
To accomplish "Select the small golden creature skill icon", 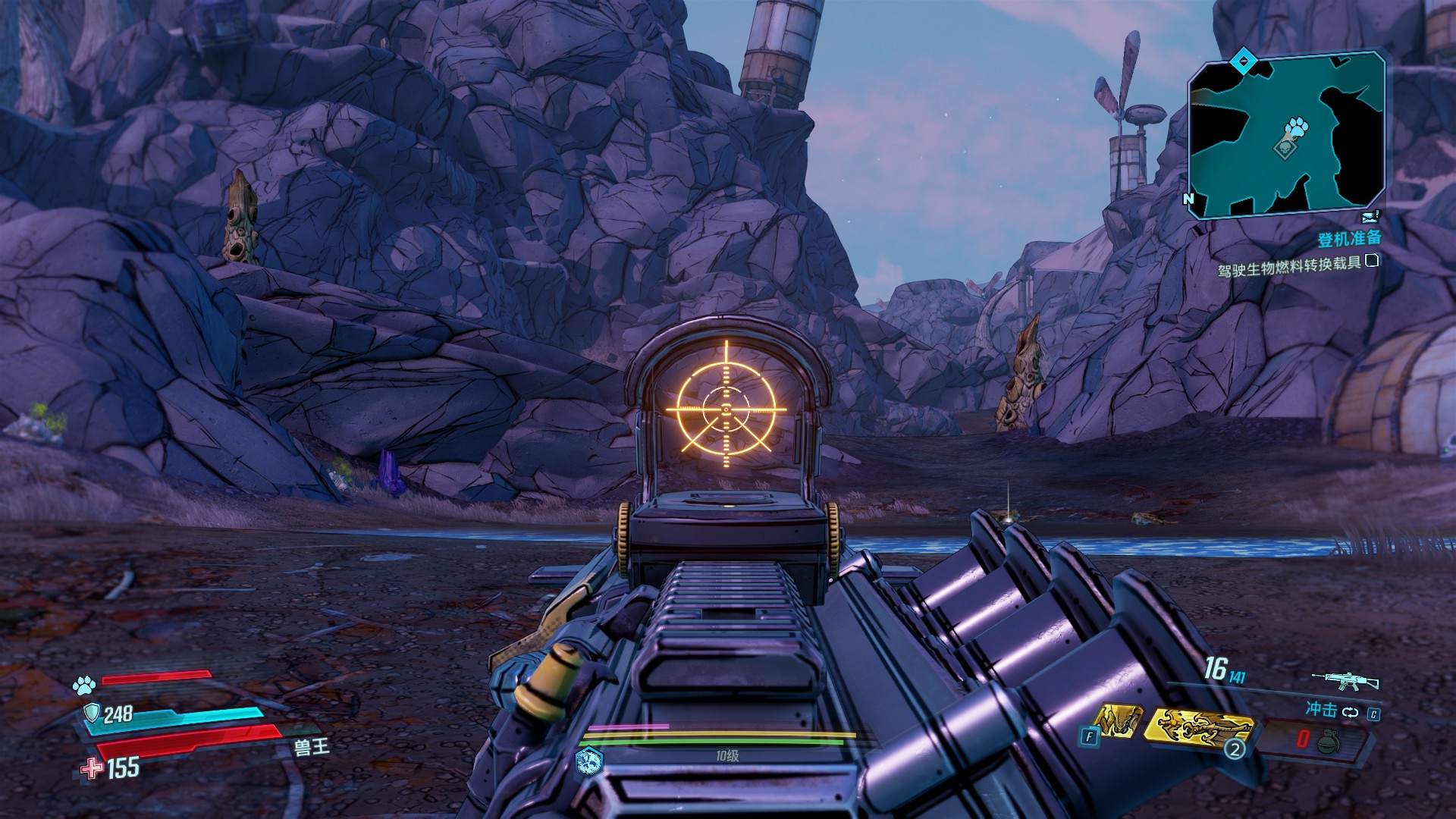I will (1119, 720).
